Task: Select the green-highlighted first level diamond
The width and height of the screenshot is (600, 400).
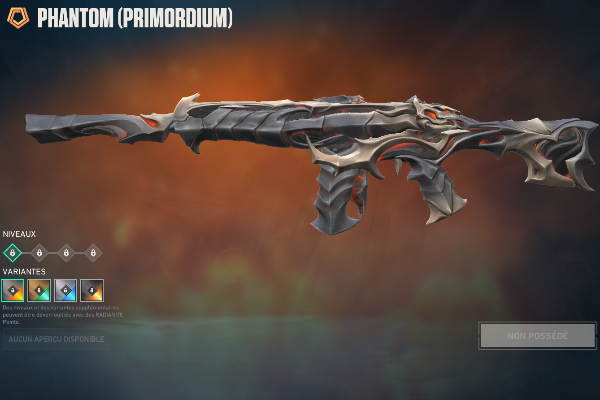Action: coord(12,253)
